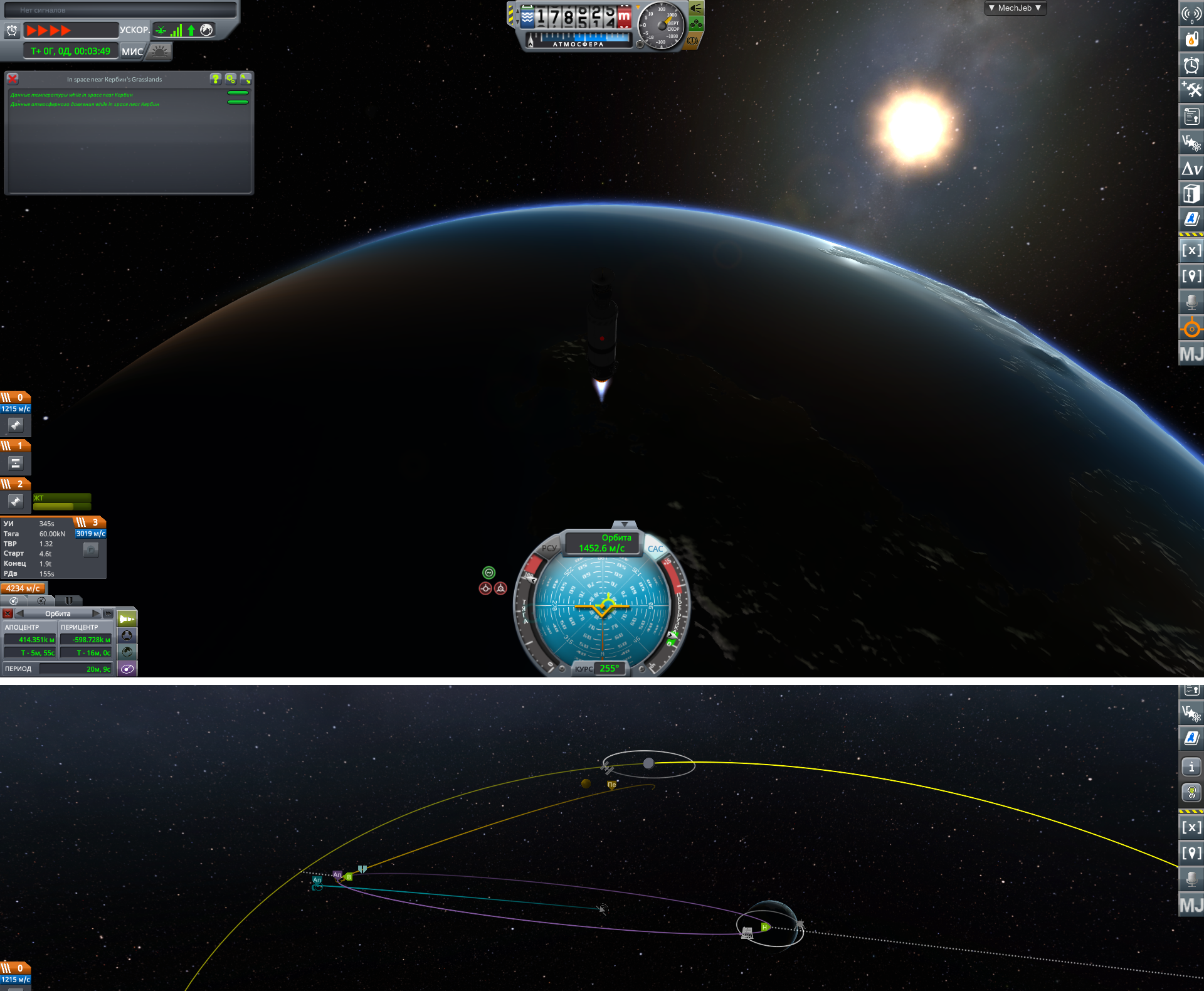Go to next page after Орбита
This screenshot has width=1204, height=991.
coord(97,613)
